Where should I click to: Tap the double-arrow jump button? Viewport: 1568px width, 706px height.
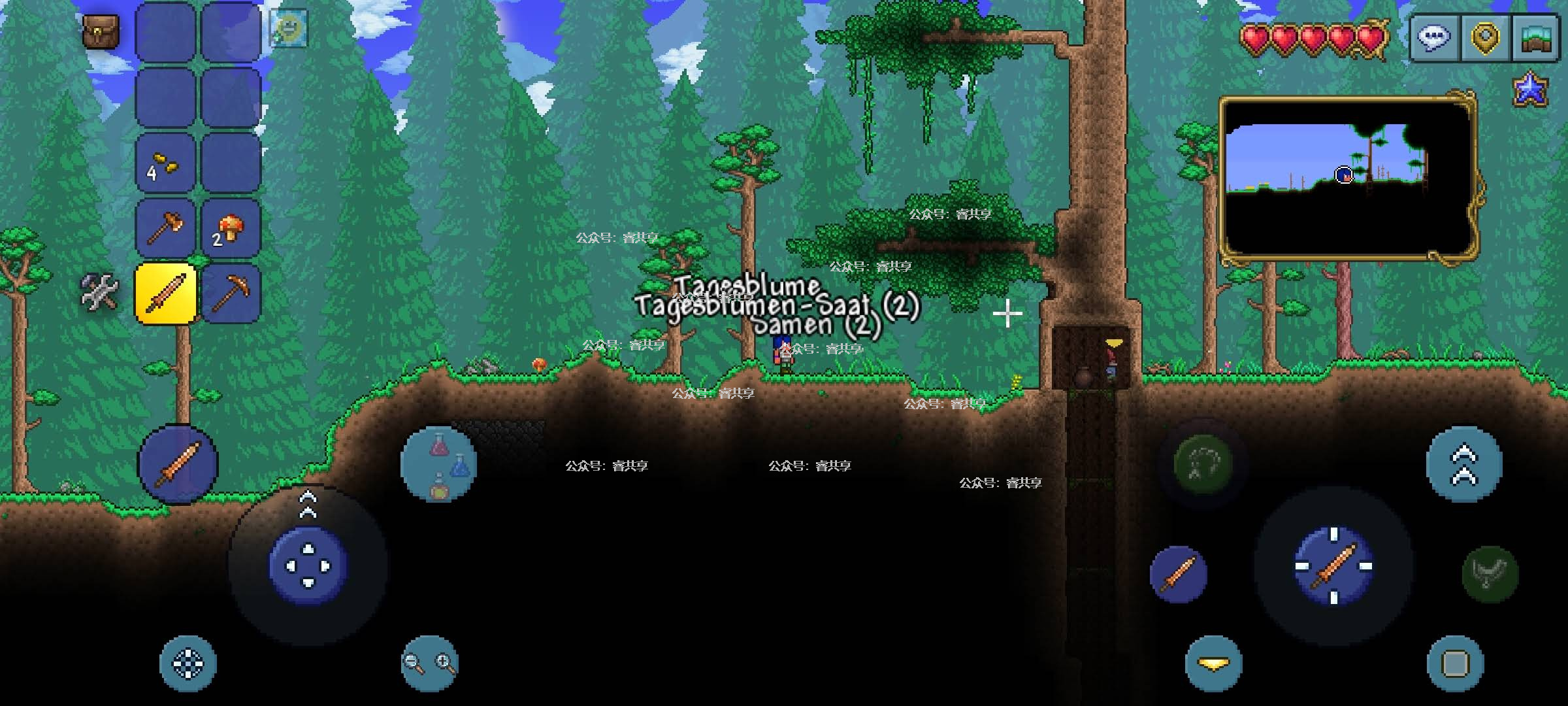(x=1464, y=465)
